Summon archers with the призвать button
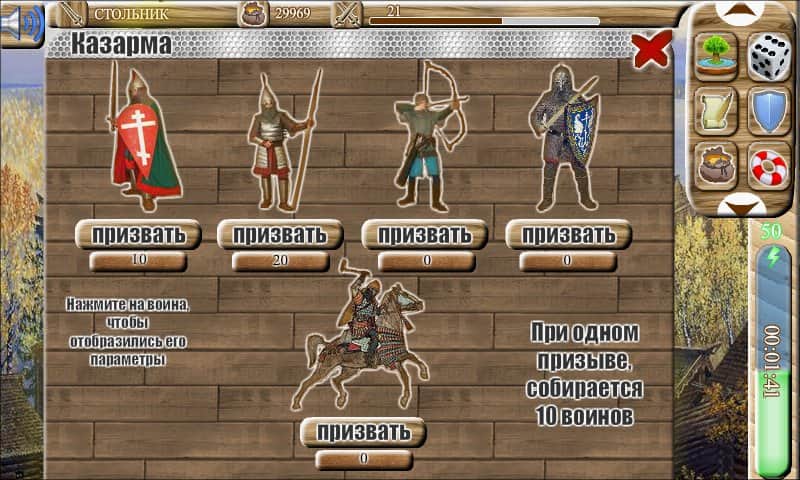The height and width of the screenshot is (480, 800). click(424, 236)
